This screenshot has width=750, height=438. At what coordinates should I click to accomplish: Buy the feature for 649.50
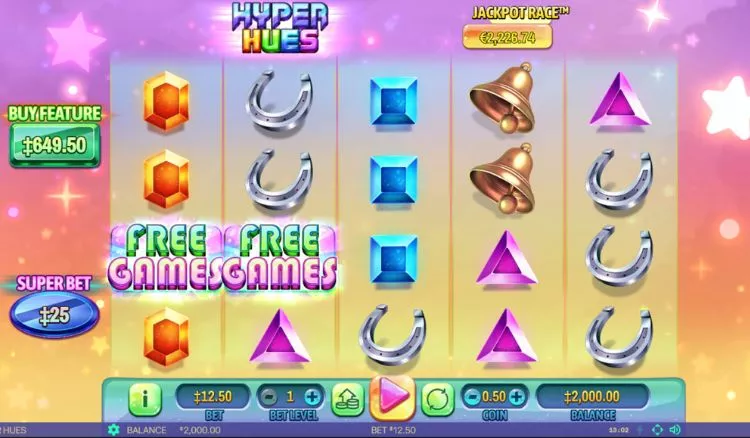54,146
